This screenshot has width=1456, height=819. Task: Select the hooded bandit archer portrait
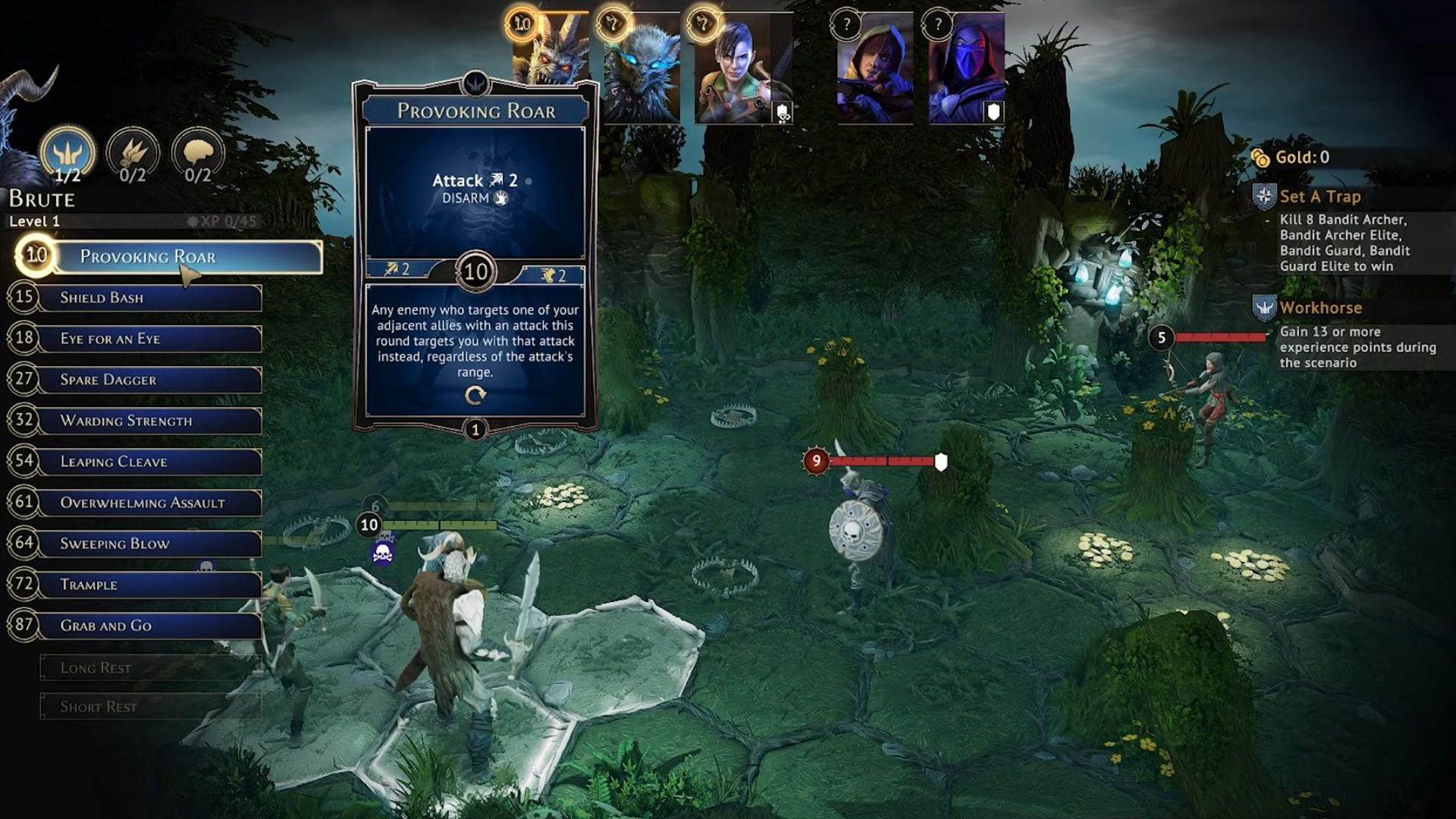(874, 70)
